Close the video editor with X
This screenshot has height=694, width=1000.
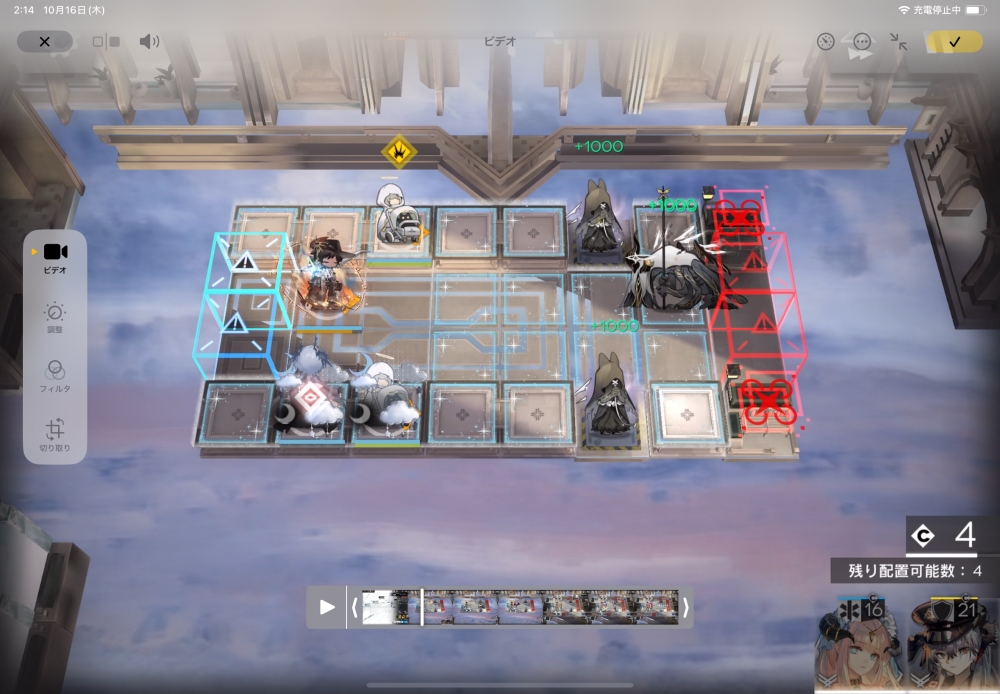tap(44, 42)
